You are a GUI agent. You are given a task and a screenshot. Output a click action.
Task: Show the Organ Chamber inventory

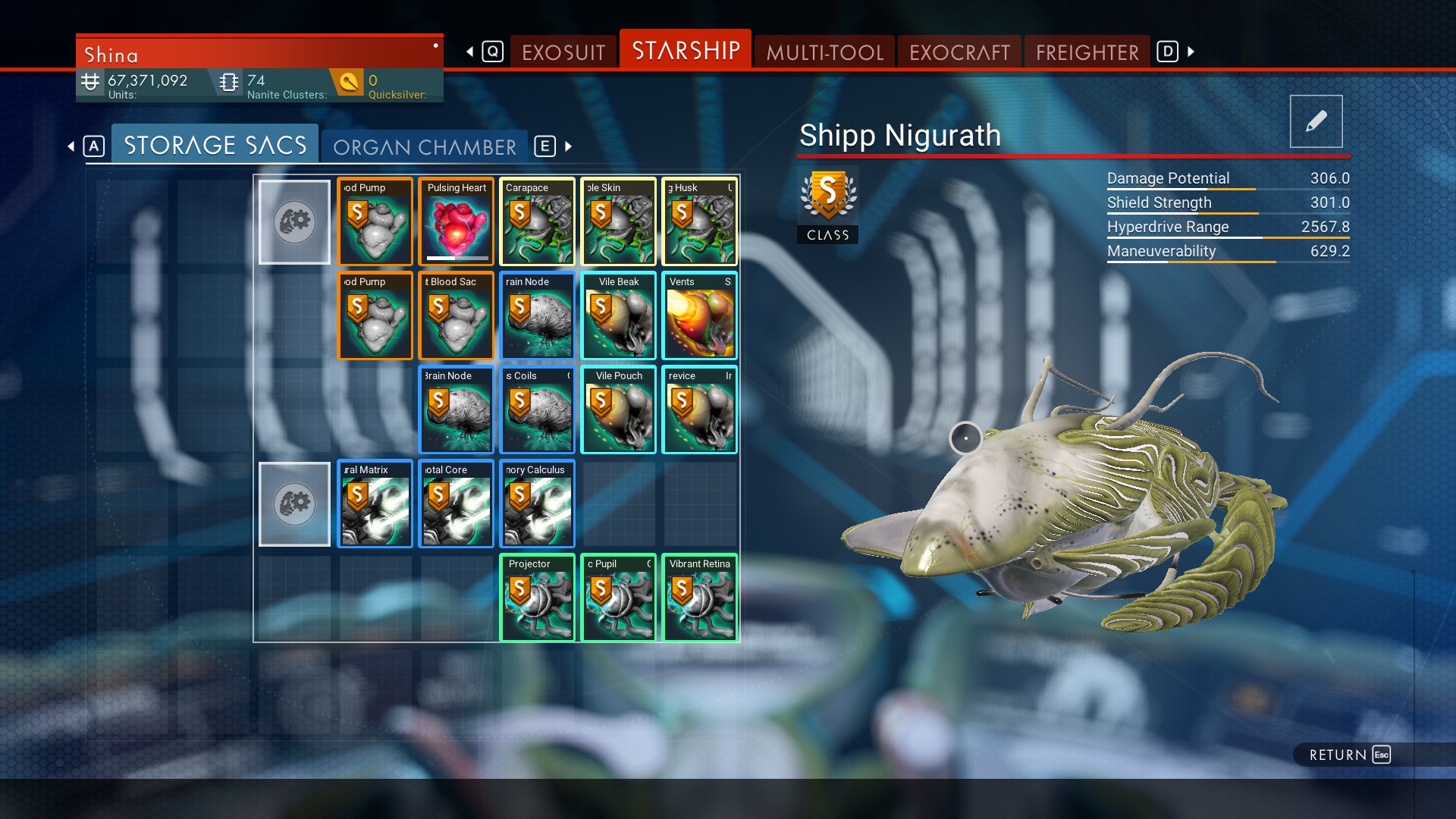(x=425, y=146)
